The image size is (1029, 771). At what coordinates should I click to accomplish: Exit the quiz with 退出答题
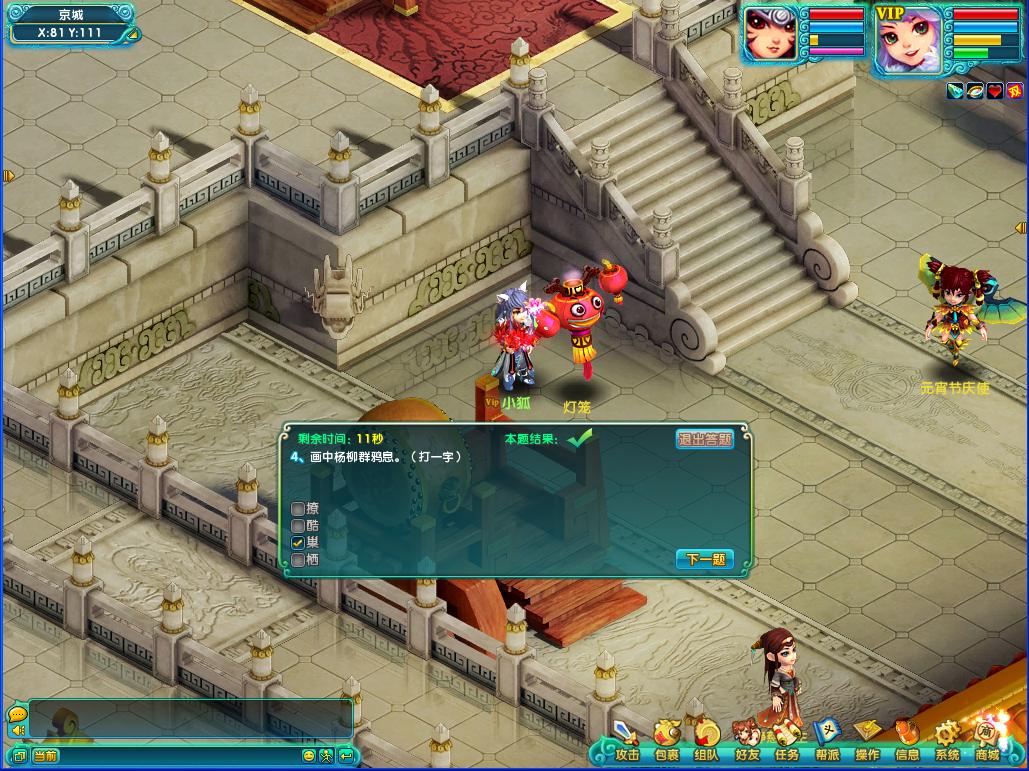click(705, 439)
